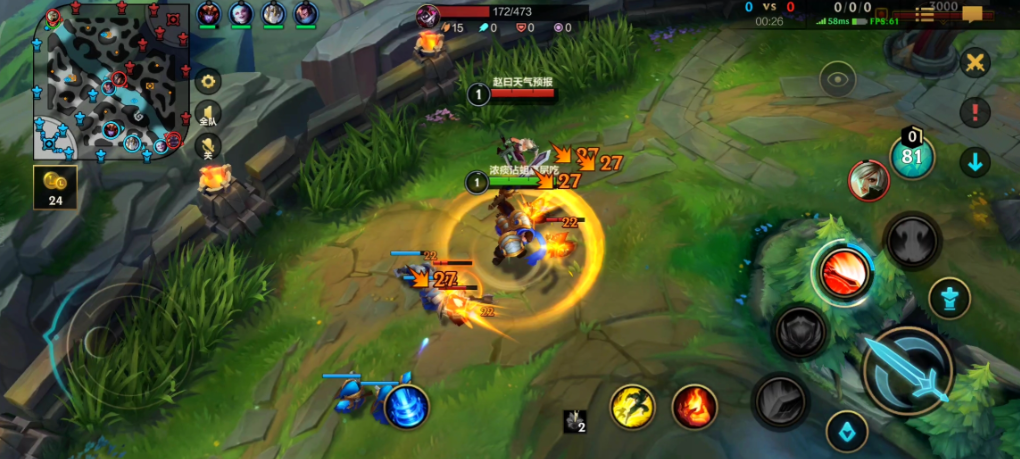Open the gear settings button
Screen dimensions: 1020x459
(208, 82)
